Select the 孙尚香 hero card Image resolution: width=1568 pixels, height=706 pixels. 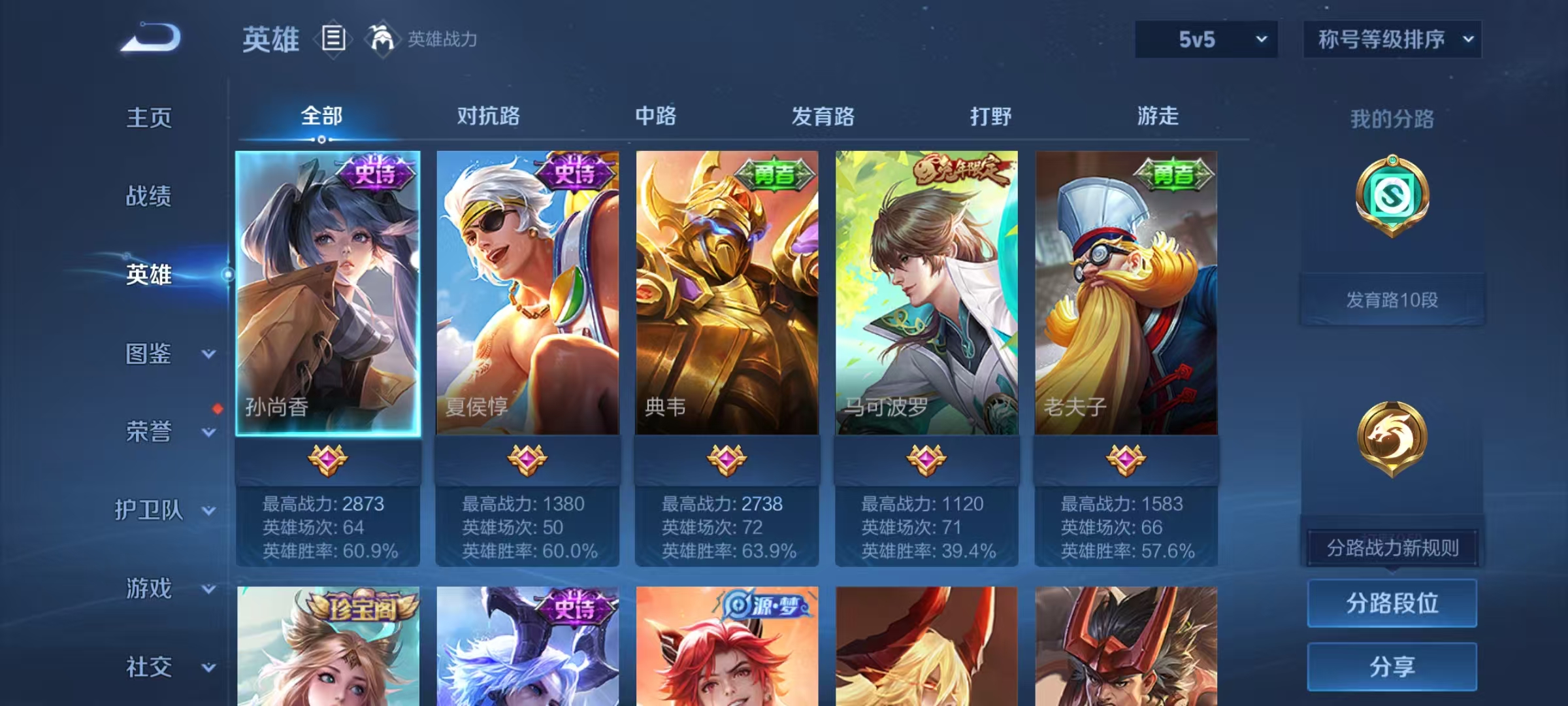(x=330, y=294)
